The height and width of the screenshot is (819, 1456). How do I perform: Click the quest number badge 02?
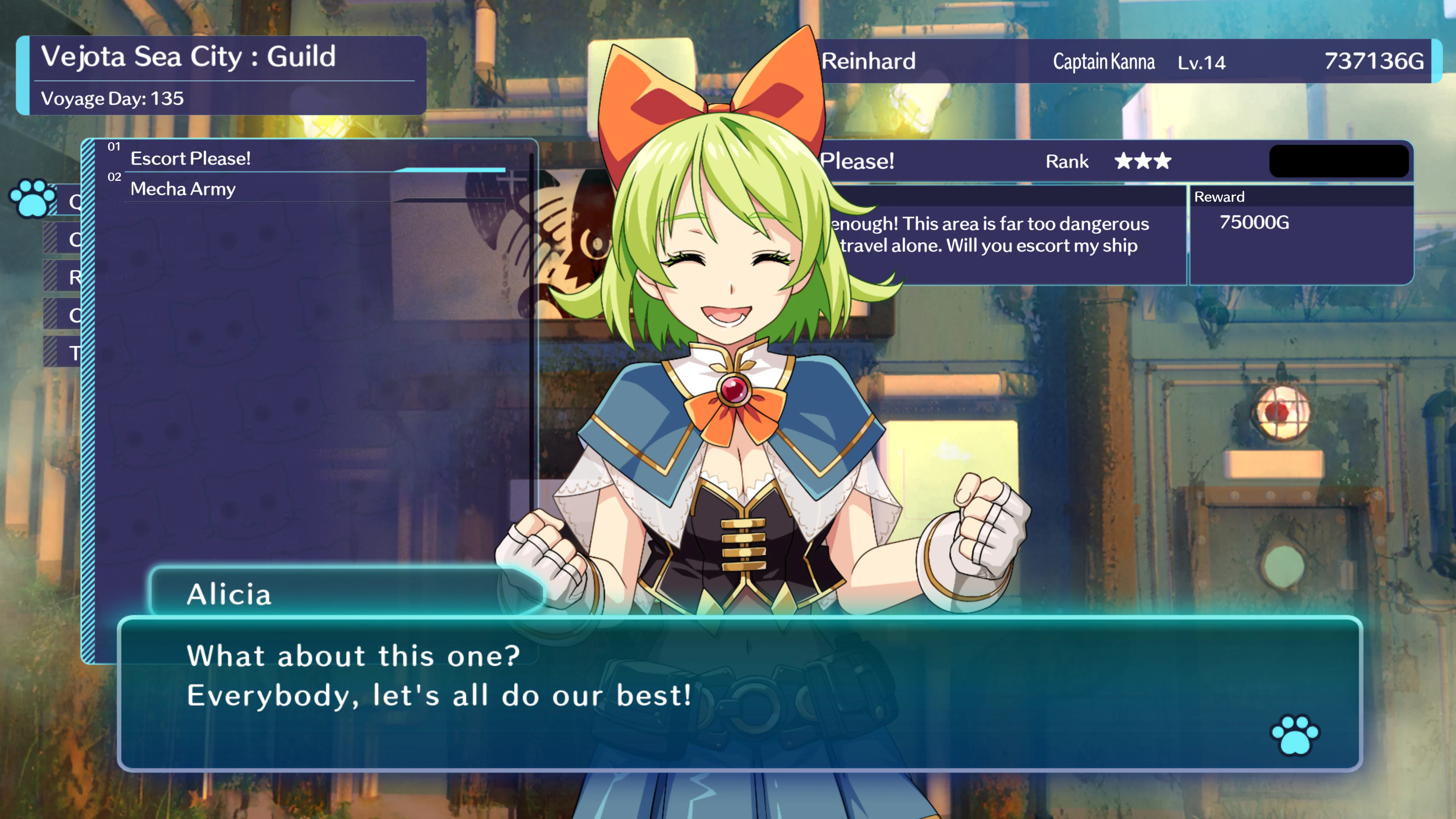tap(115, 177)
